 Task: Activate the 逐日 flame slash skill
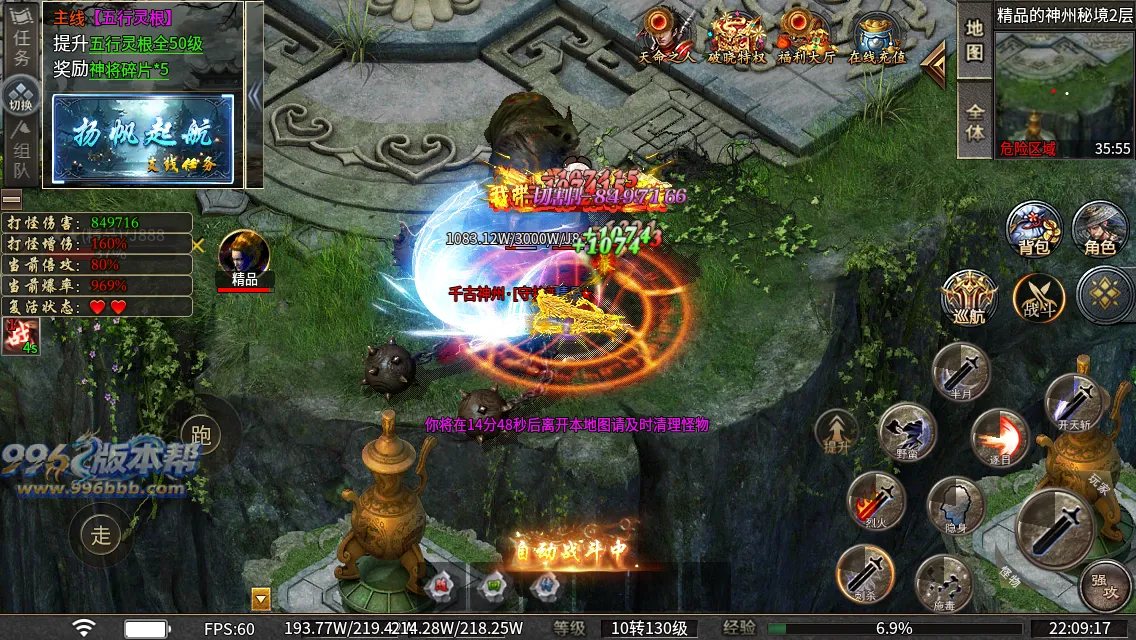point(999,438)
